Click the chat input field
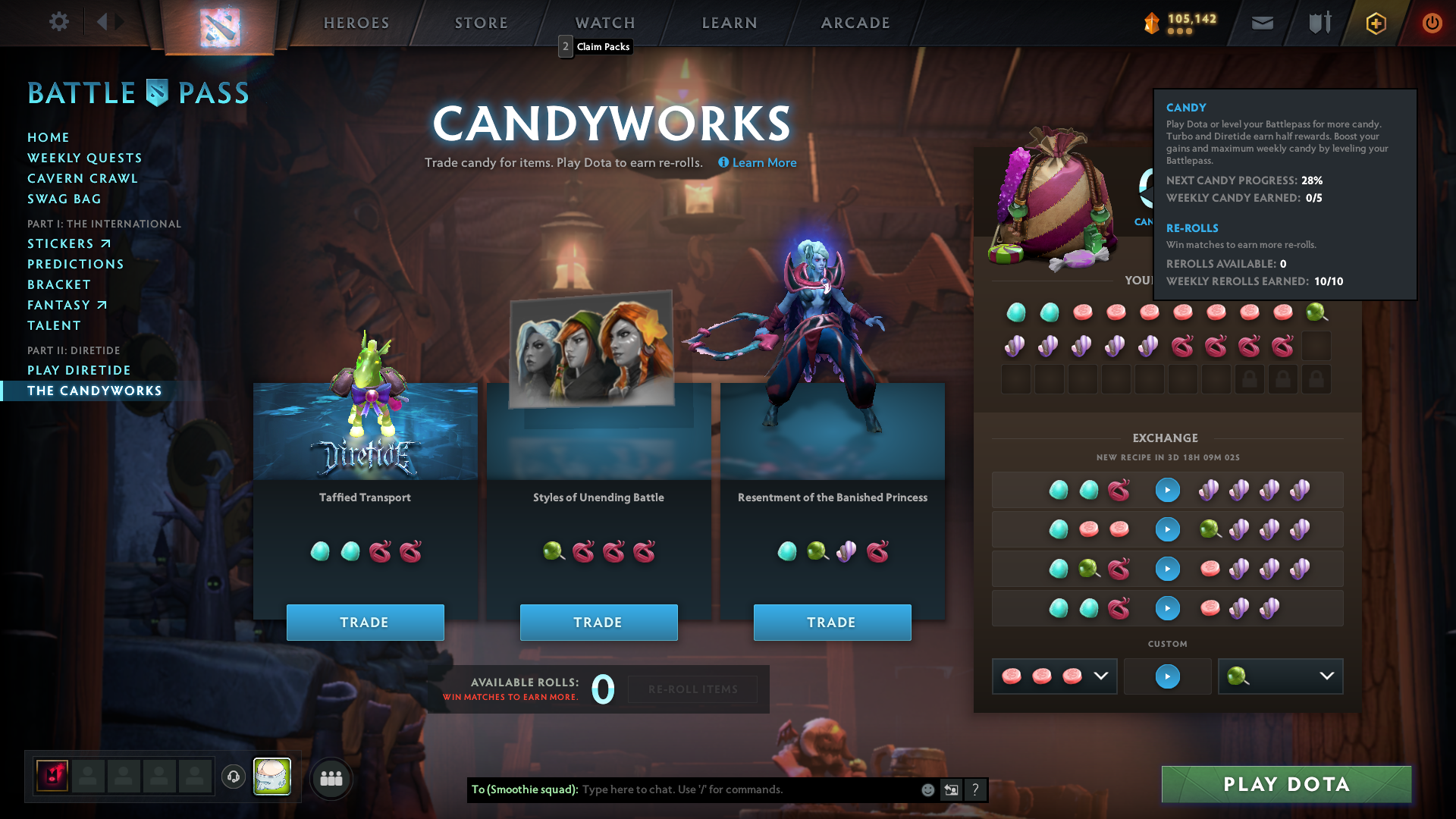Image resolution: width=1456 pixels, height=819 pixels. 720,789
